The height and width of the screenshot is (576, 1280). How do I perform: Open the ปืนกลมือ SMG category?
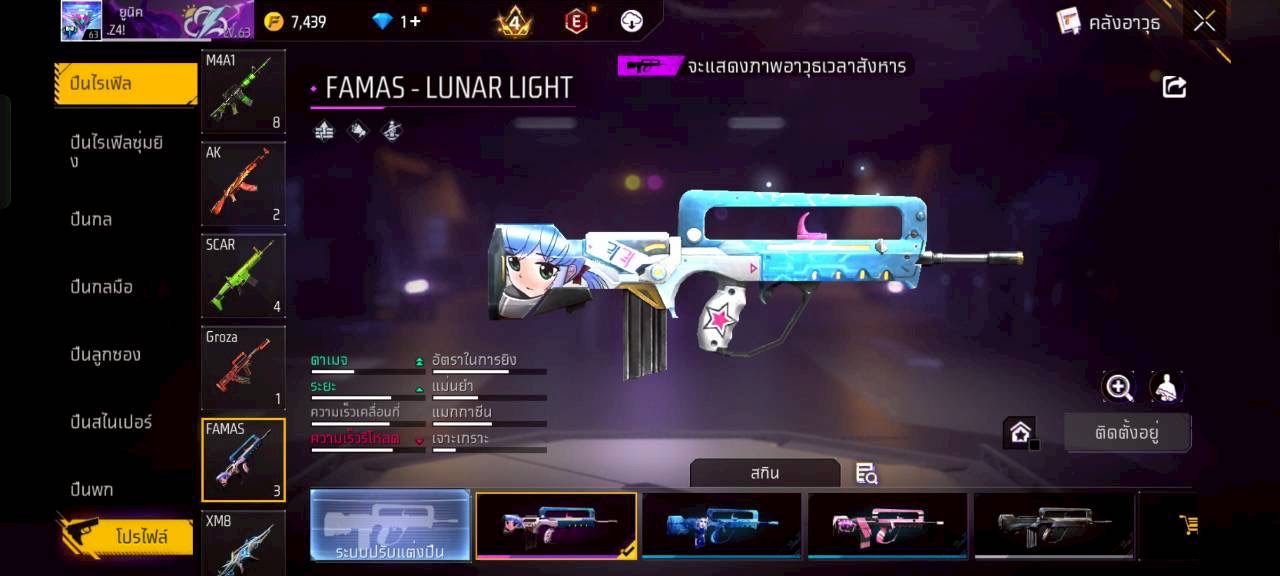click(102, 287)
